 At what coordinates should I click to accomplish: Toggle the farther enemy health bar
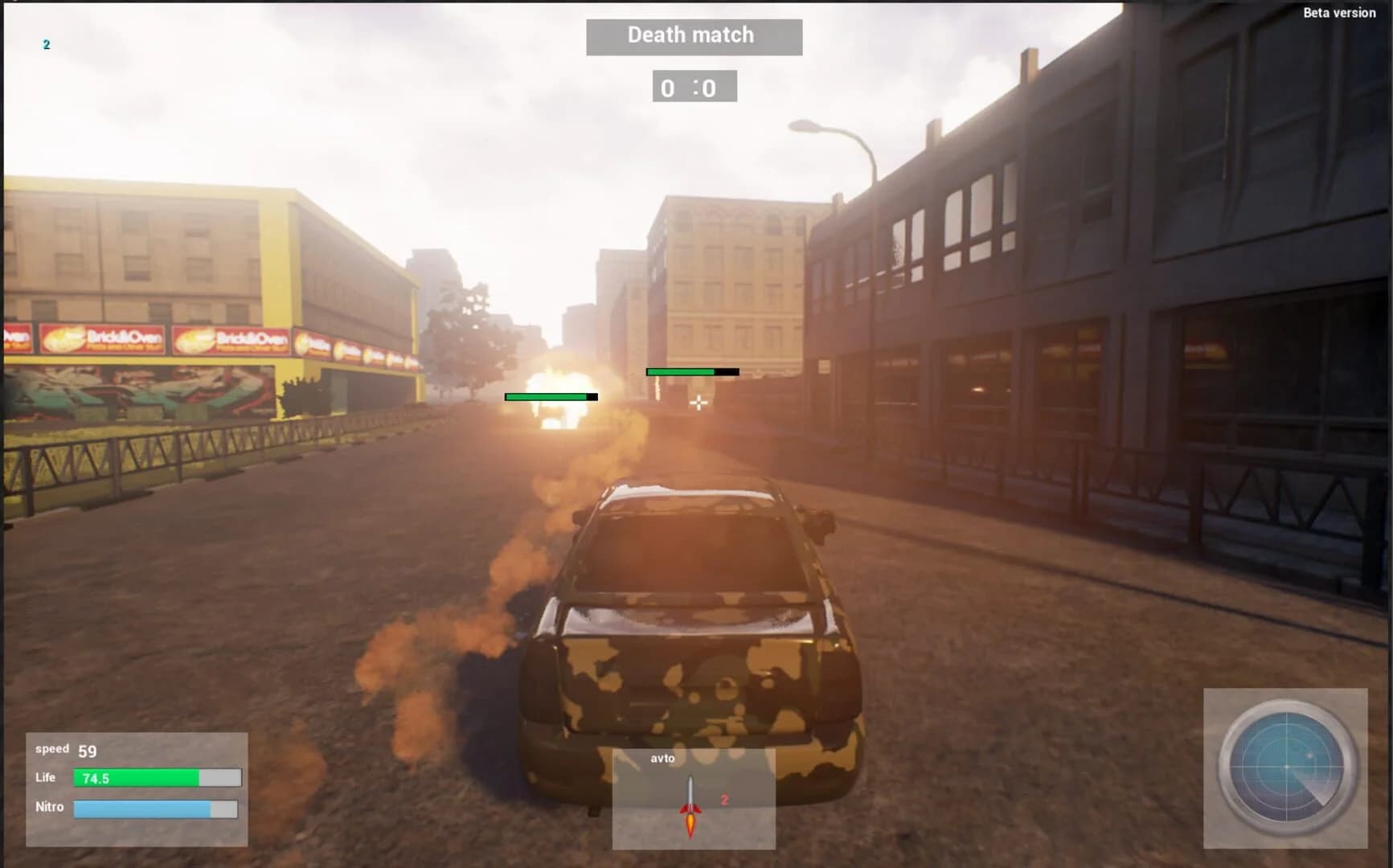[x=691, y=372]
